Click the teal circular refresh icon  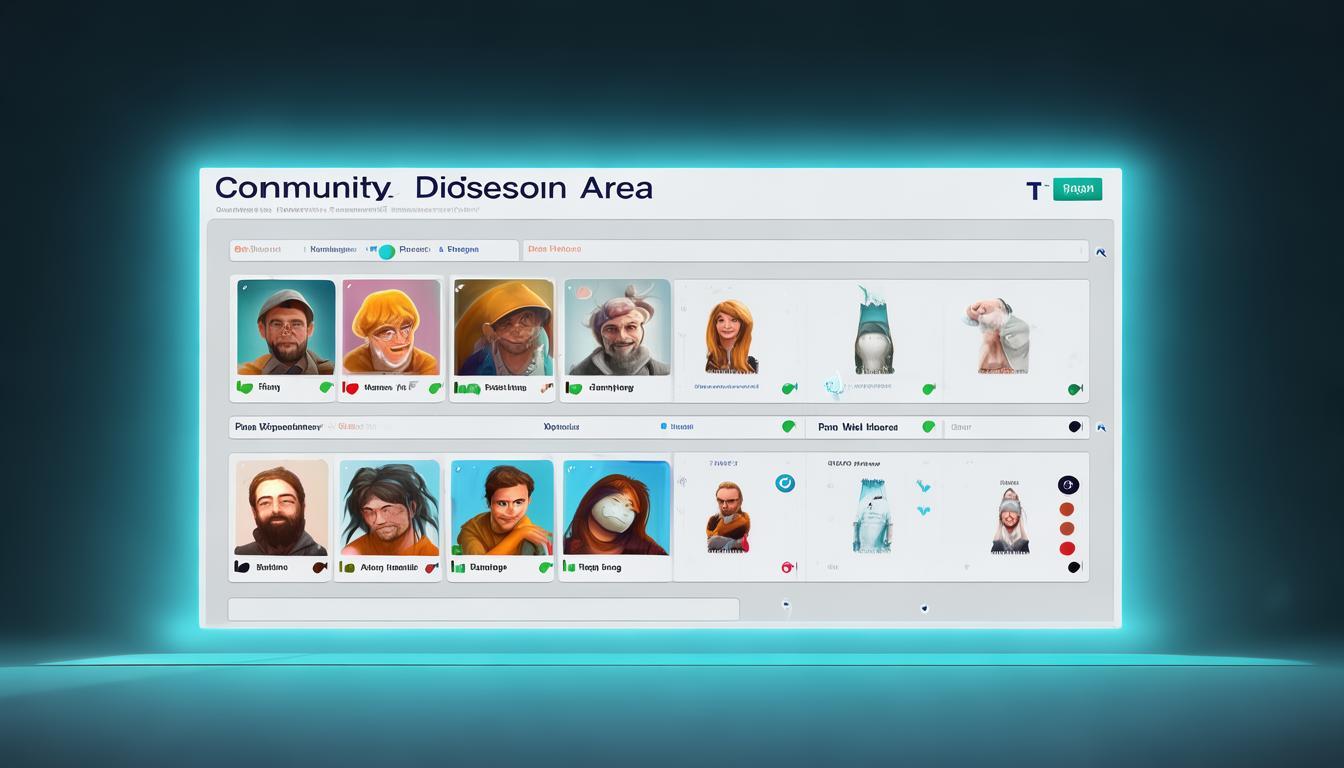[x=785, y=483]
